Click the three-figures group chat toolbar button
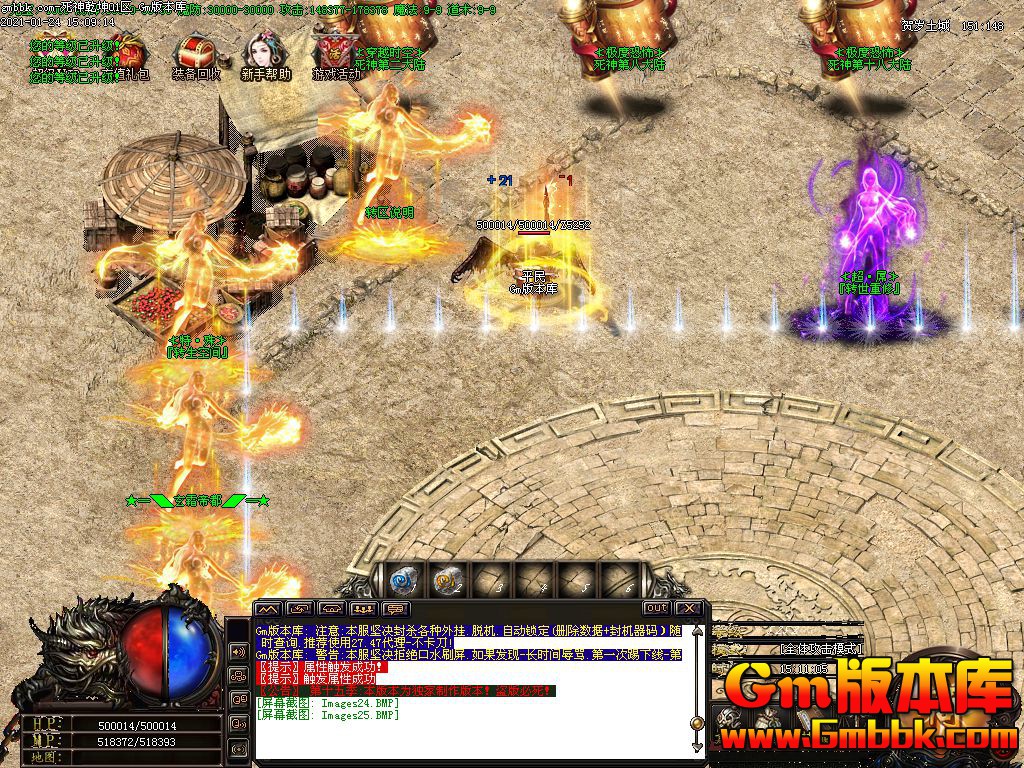The height and width of the screenshot is (768, 1024). coord(364,608)
